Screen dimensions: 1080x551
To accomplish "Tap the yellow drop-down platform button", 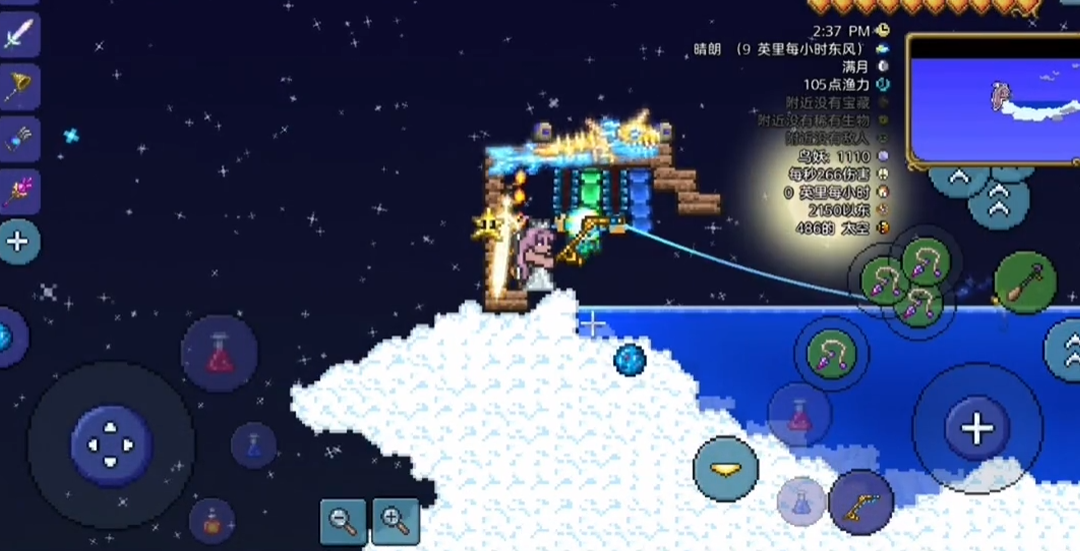I will point(725,468).
